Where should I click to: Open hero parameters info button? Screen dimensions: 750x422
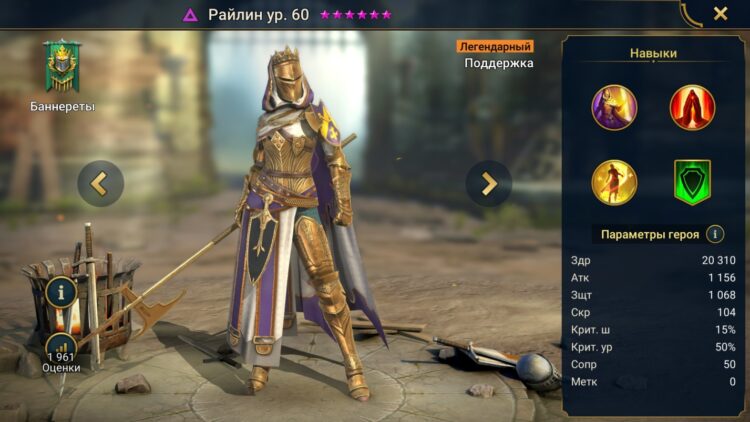click(715, 234)
